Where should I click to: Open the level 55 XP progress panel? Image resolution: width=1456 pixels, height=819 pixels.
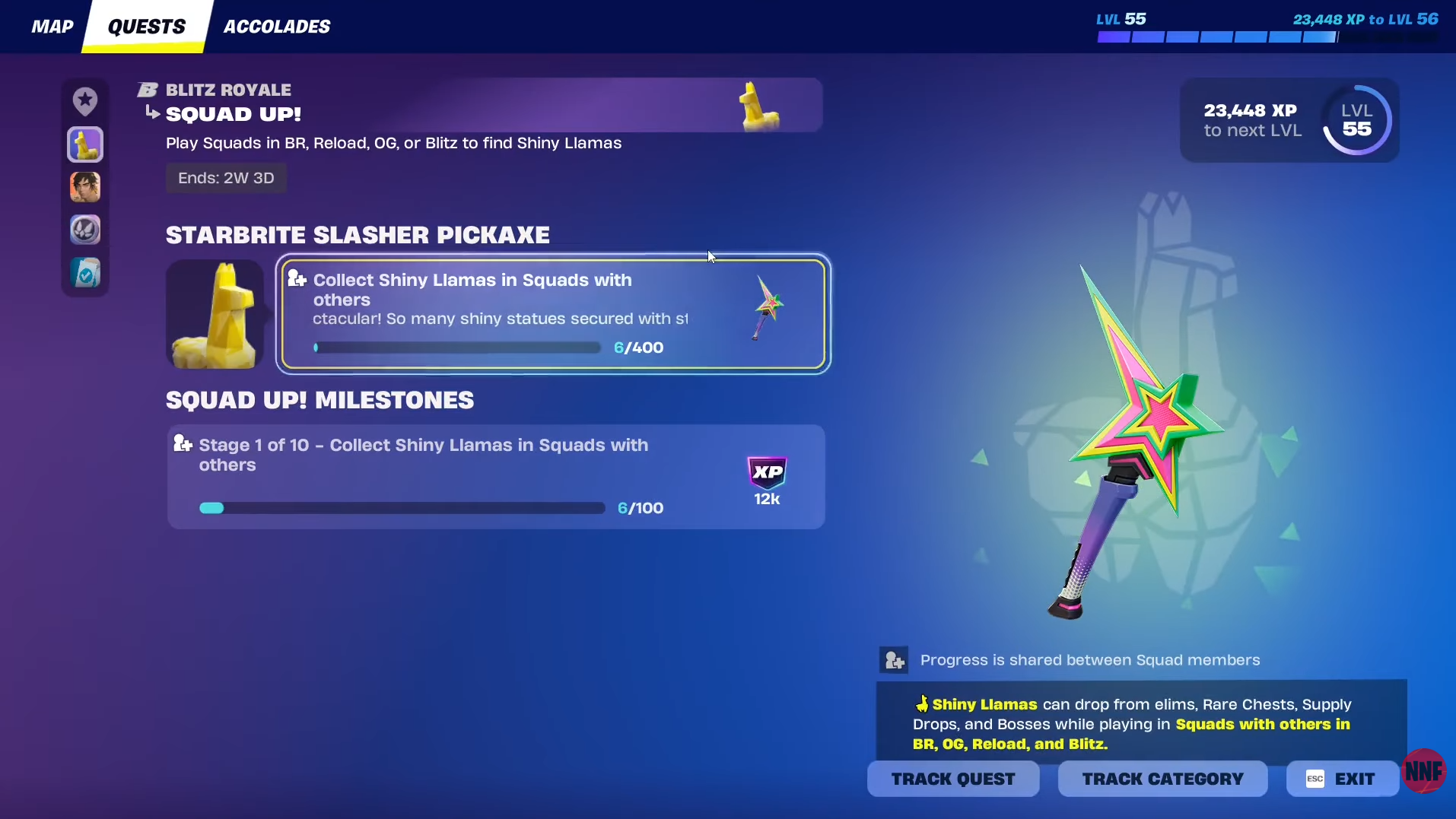(1289, 120)
